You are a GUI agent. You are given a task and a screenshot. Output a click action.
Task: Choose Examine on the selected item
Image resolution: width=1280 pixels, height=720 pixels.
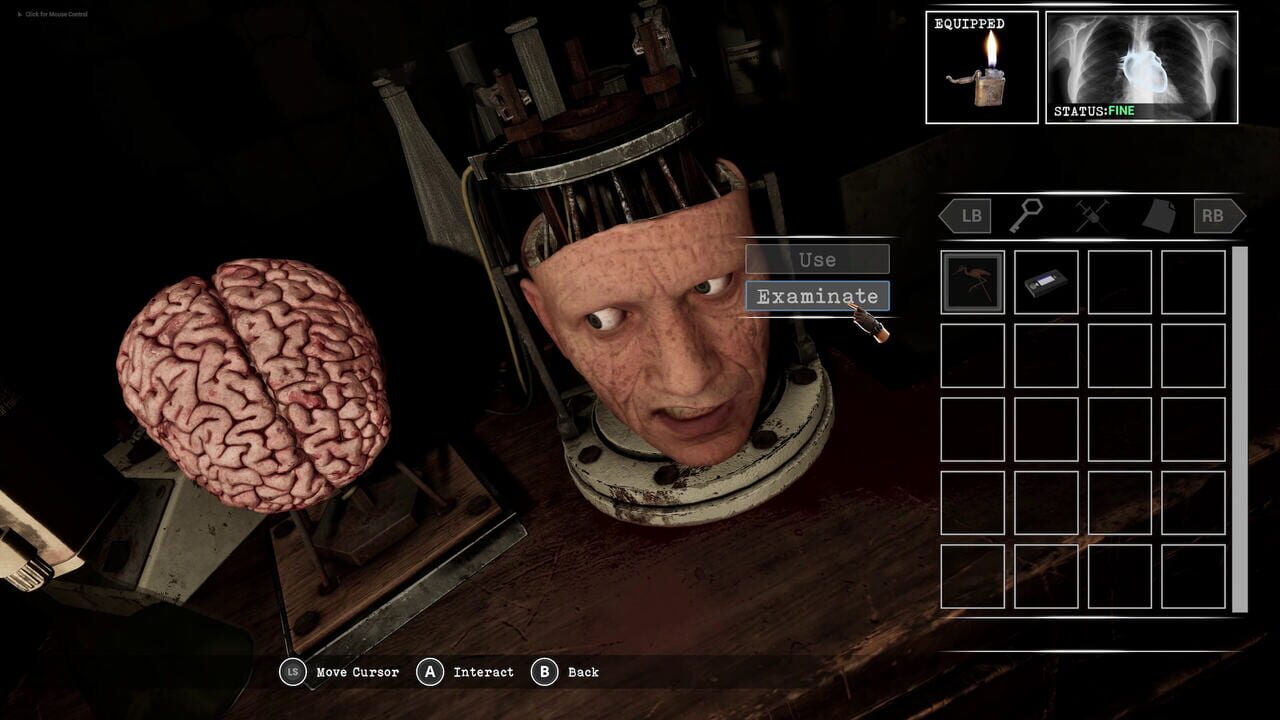pos(816,297)
